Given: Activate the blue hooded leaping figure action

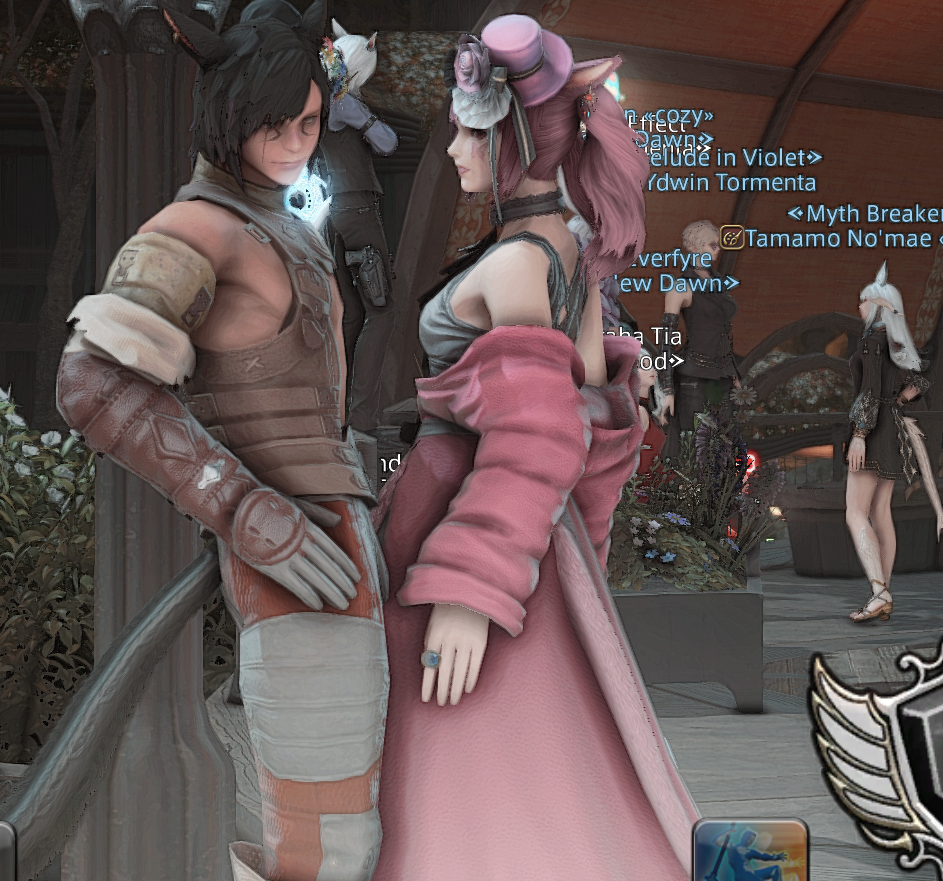Looking at the screenshot, I should (x=751, y=853).
